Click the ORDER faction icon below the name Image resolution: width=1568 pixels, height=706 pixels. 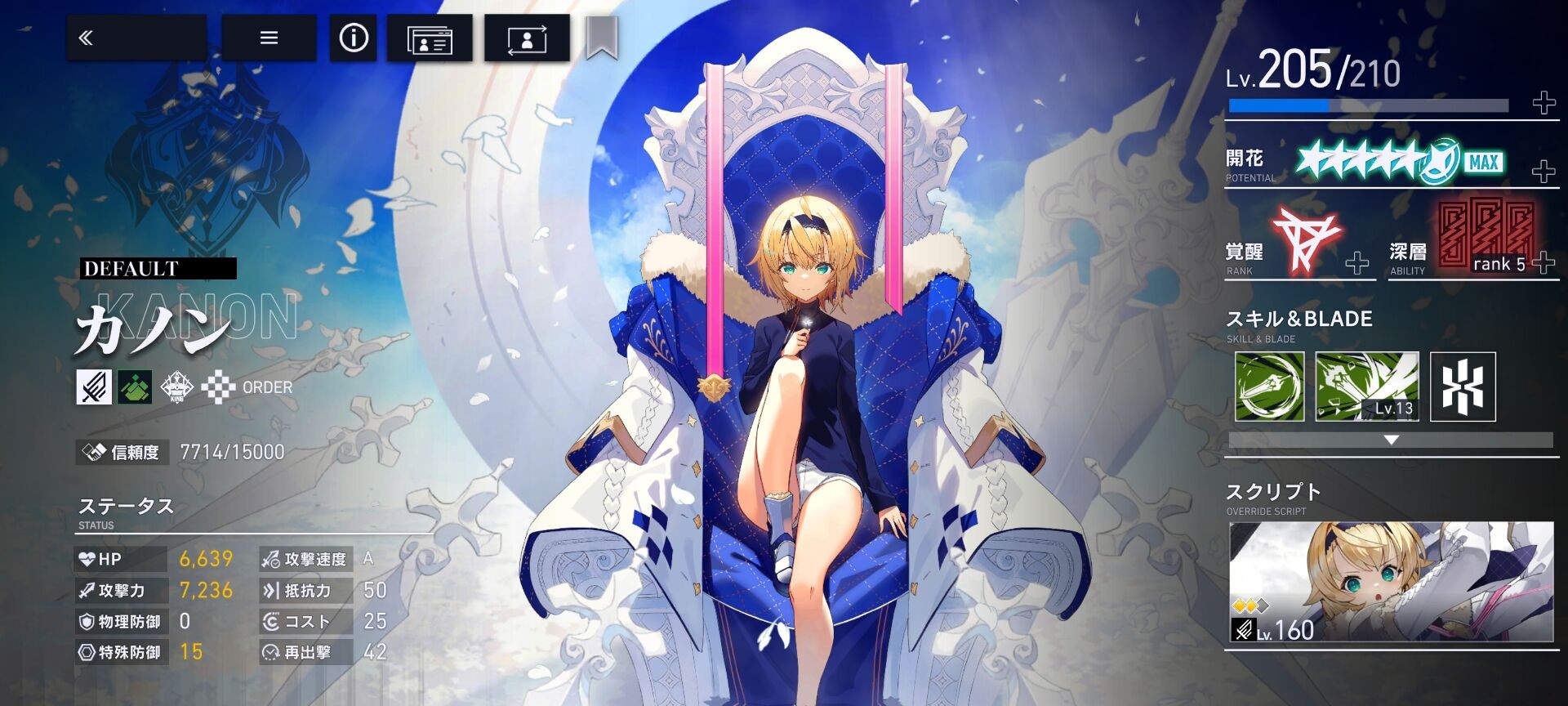tap(219, 387)
